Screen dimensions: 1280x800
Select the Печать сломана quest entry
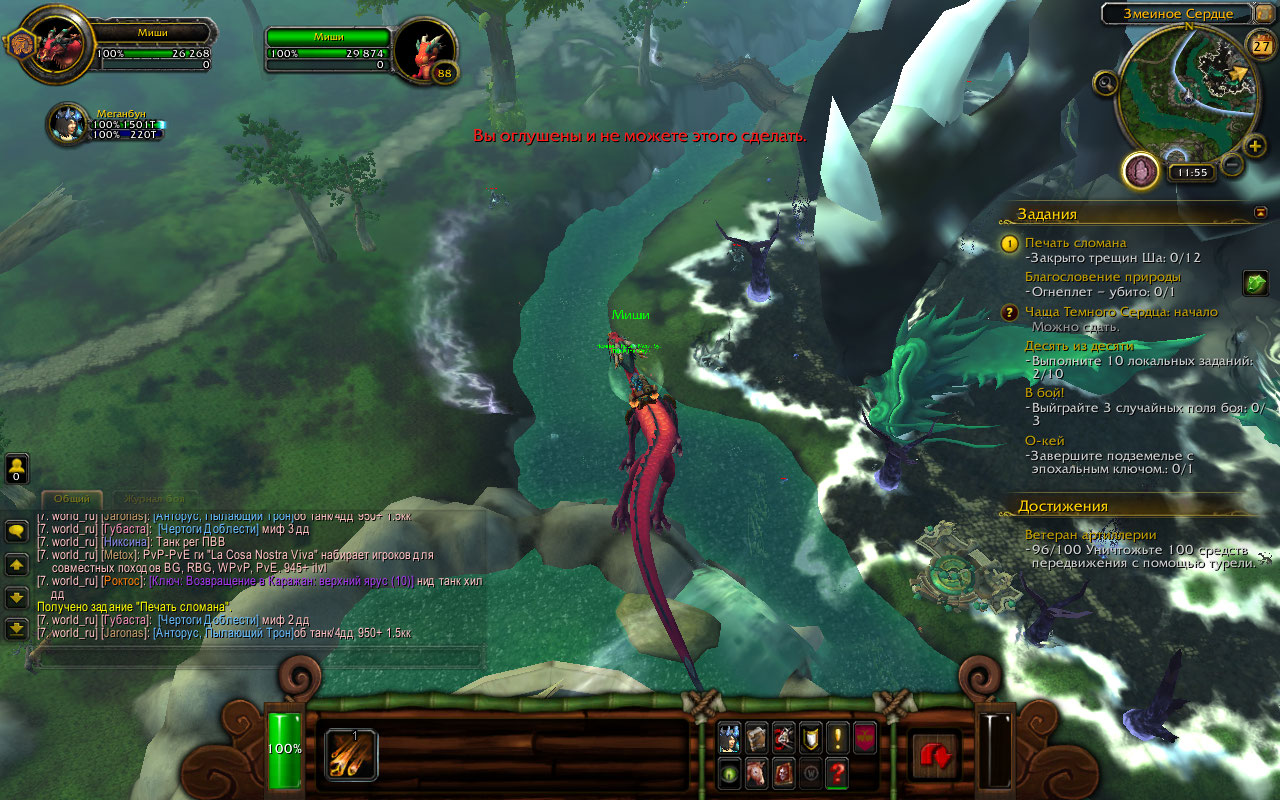click(1075, 243)
